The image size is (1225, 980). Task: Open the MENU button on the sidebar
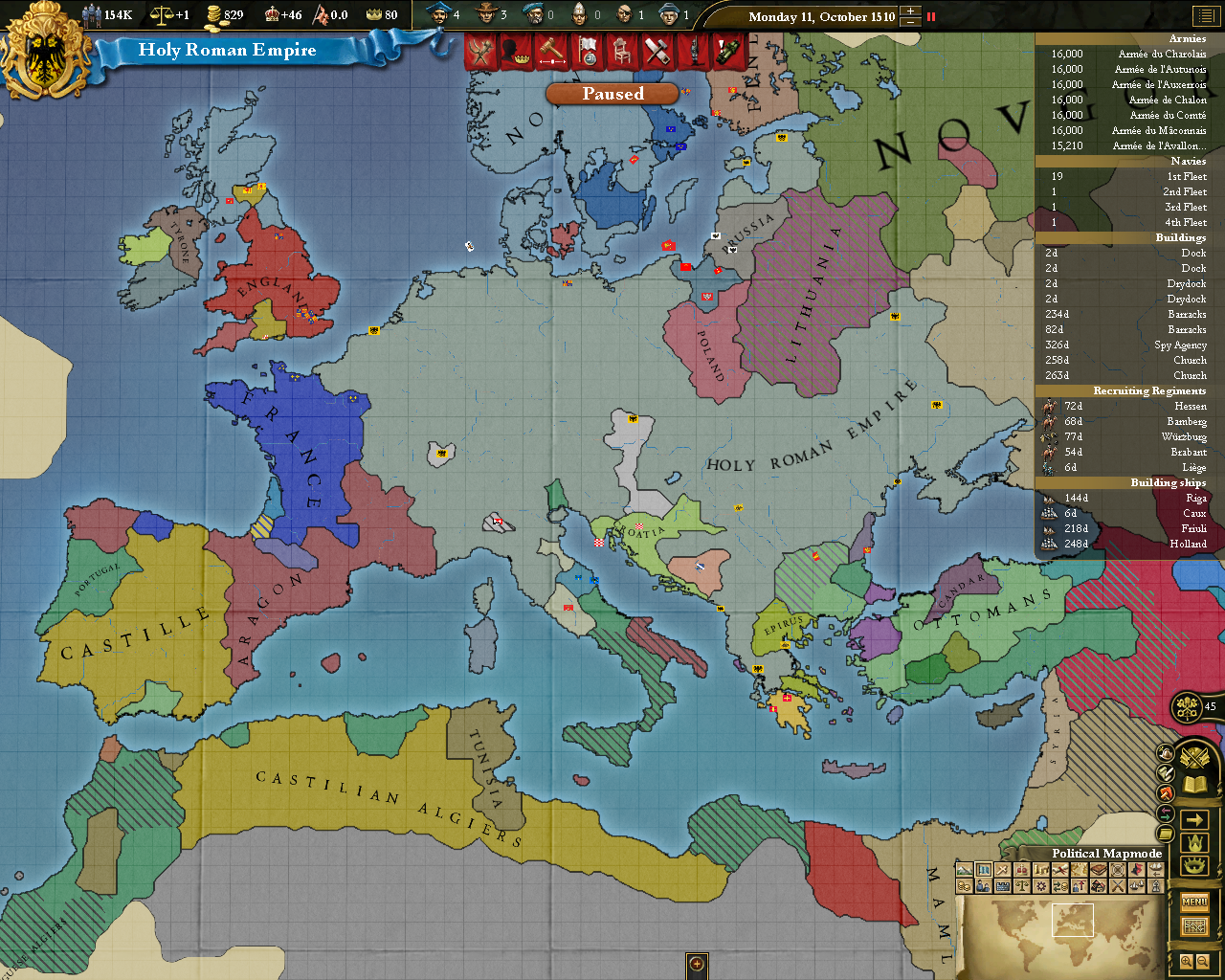1194,902
